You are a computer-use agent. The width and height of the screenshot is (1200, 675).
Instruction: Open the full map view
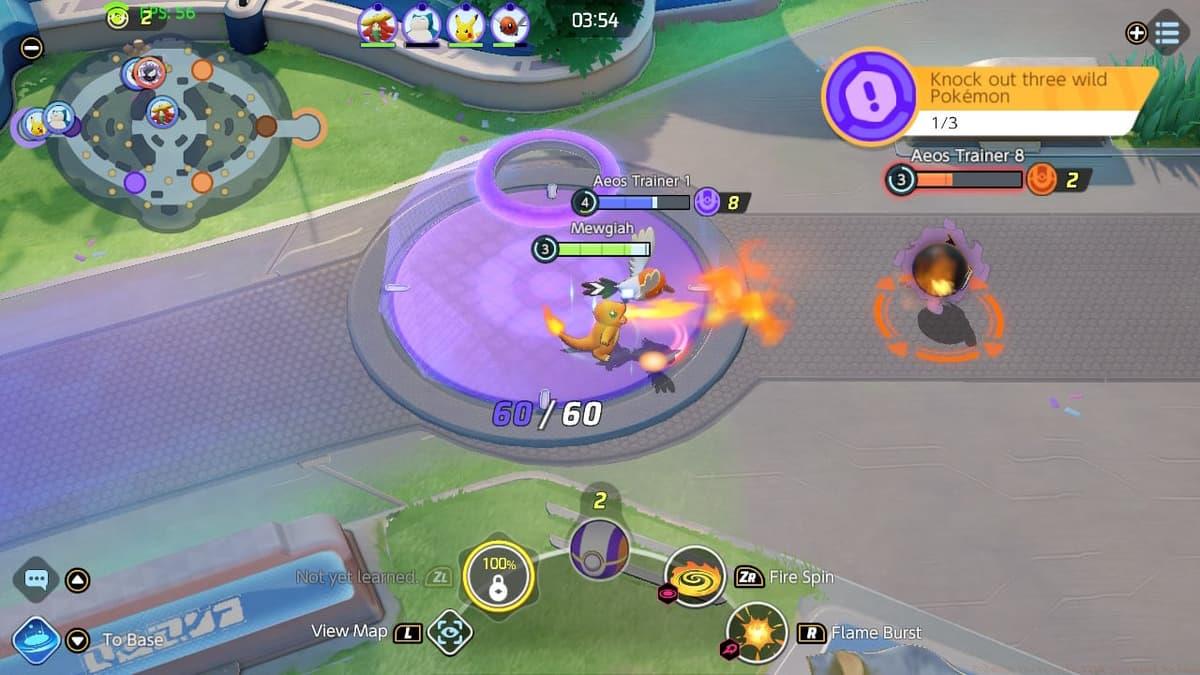tap(449, 632)
